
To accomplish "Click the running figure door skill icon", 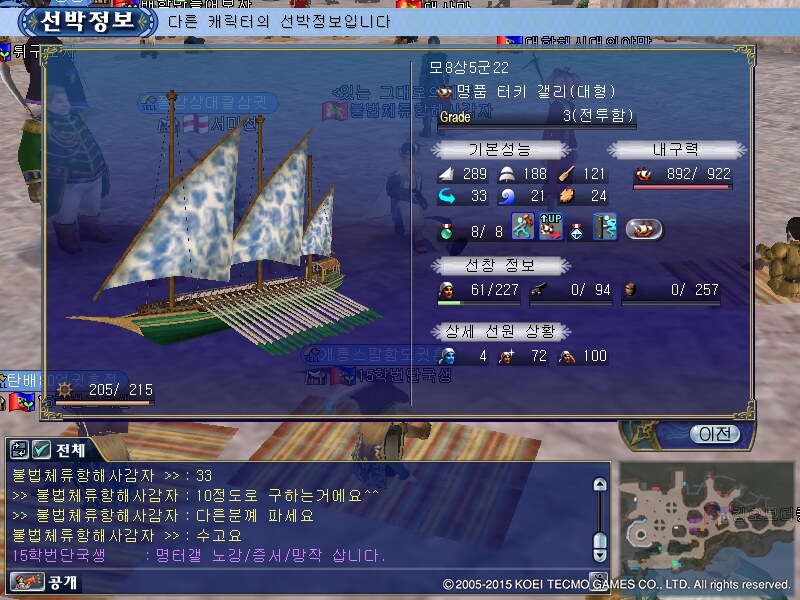I will [x=605, y=226].
